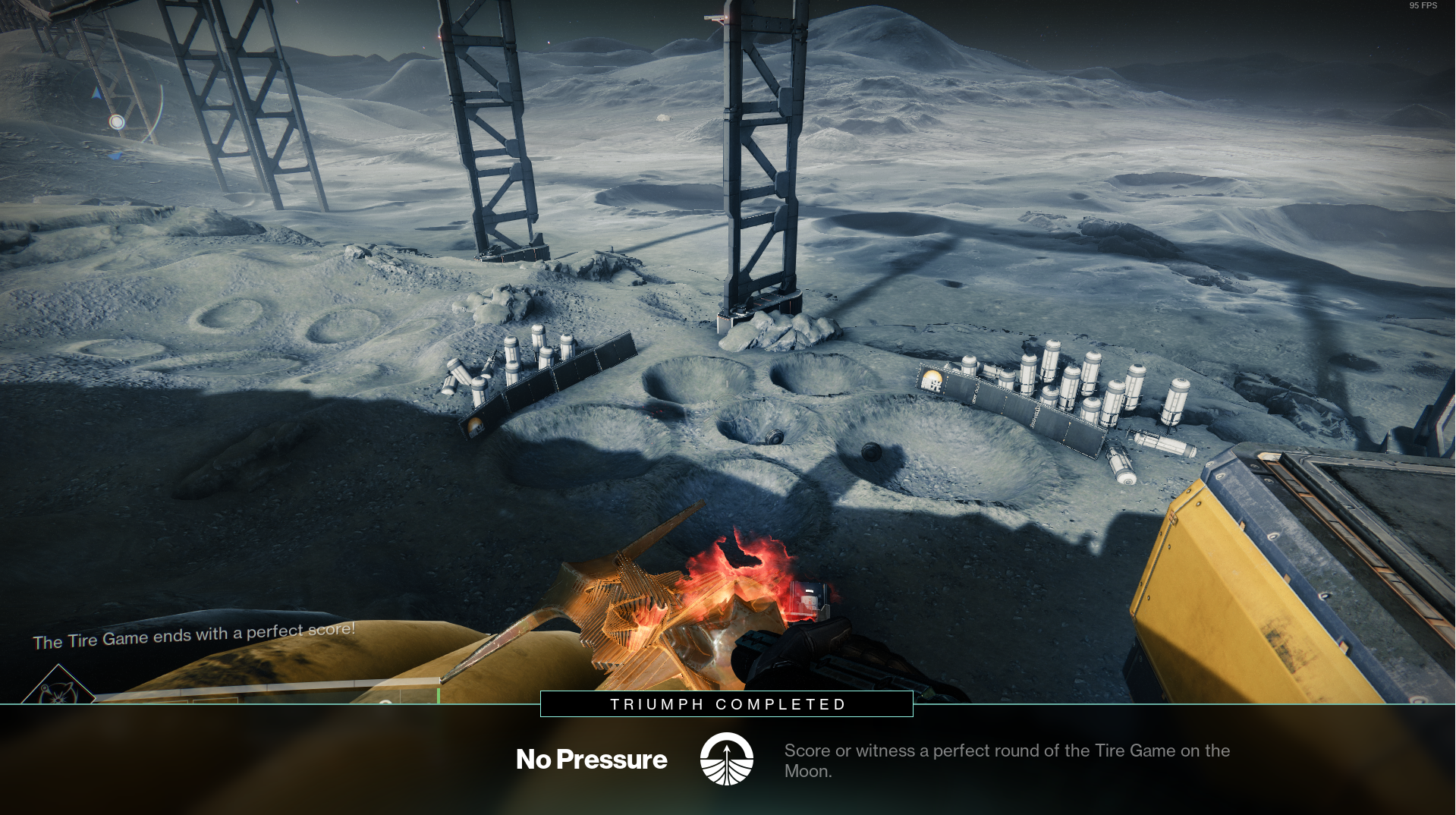Select the Triumph Completed banner header
This screenshot has width=1456, height=815.
click(727, 704)
